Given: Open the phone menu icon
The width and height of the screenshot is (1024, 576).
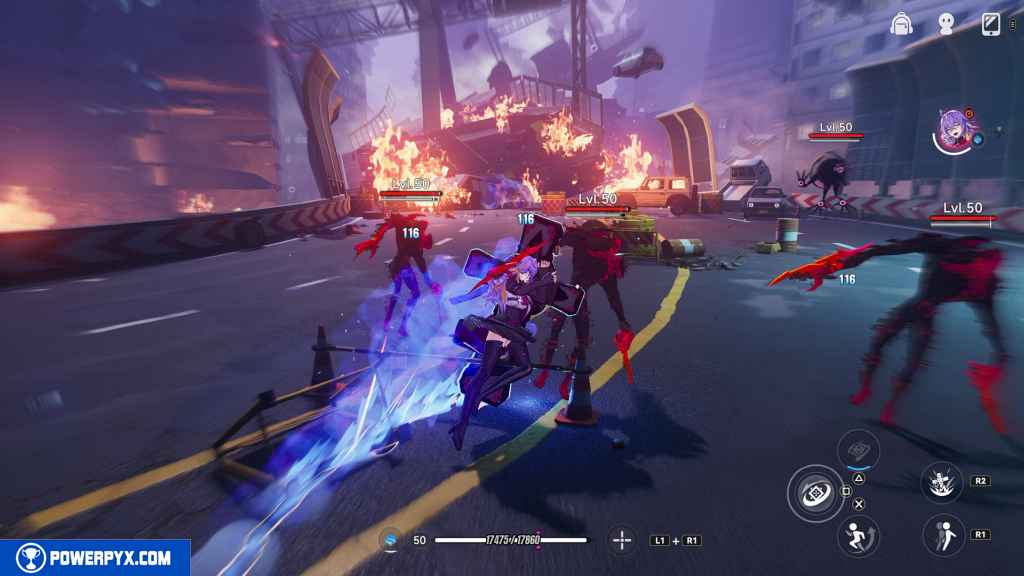Looking at the screenshot, I should pyautogui.click(x=991, y=24).
